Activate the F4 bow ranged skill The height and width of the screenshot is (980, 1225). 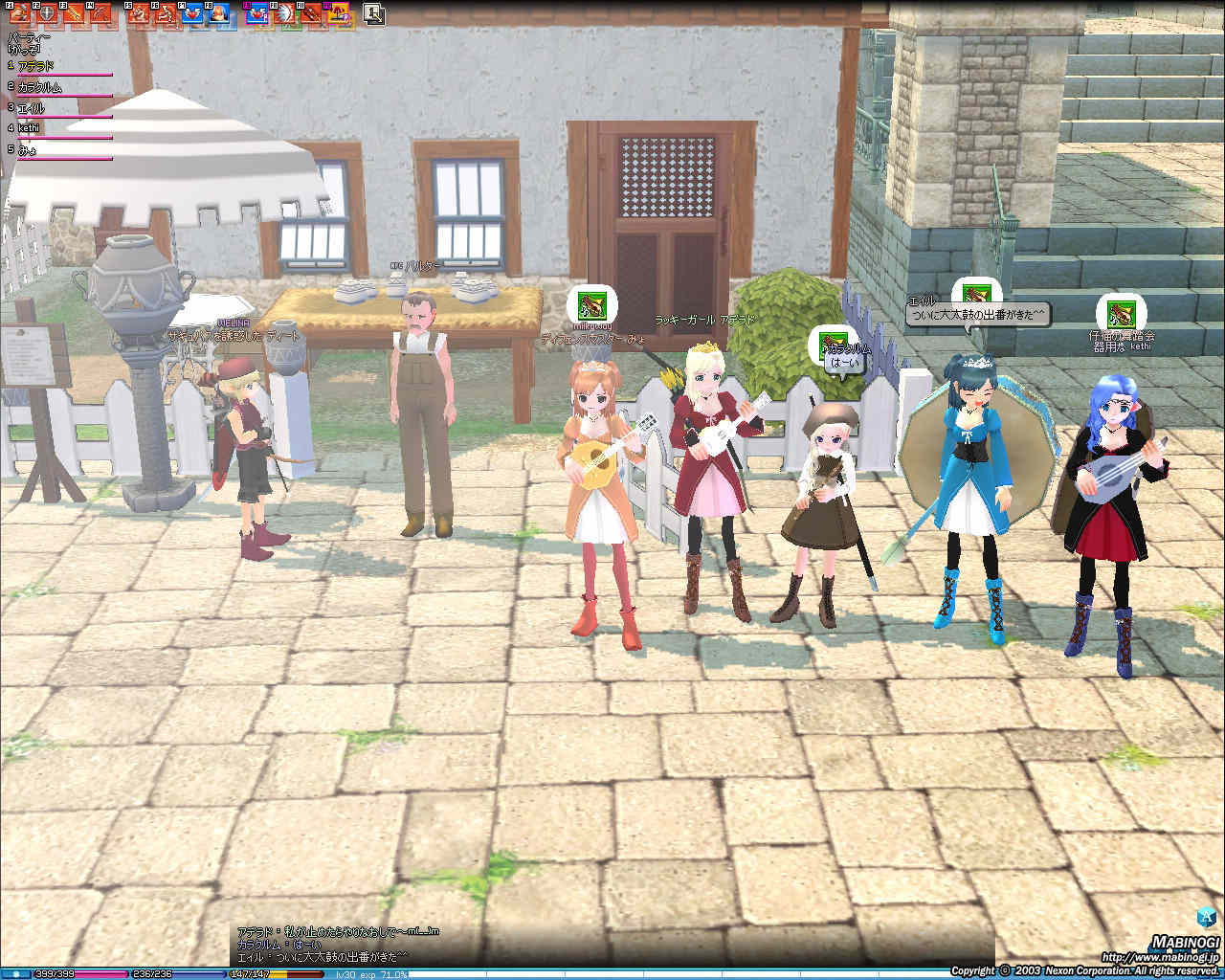click(x=100, y=13)
